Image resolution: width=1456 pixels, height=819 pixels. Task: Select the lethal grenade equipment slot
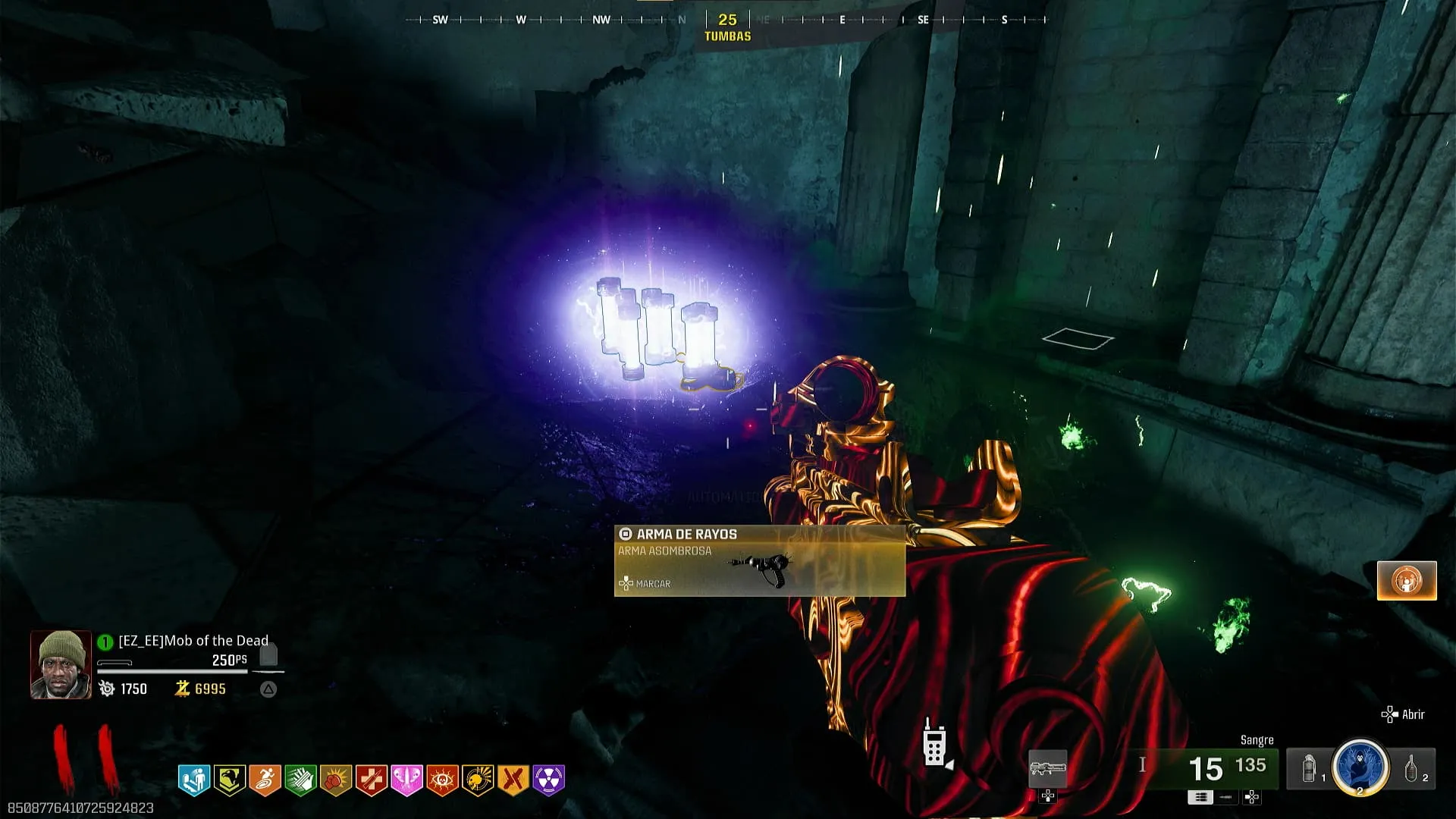tap(1413, 769)
